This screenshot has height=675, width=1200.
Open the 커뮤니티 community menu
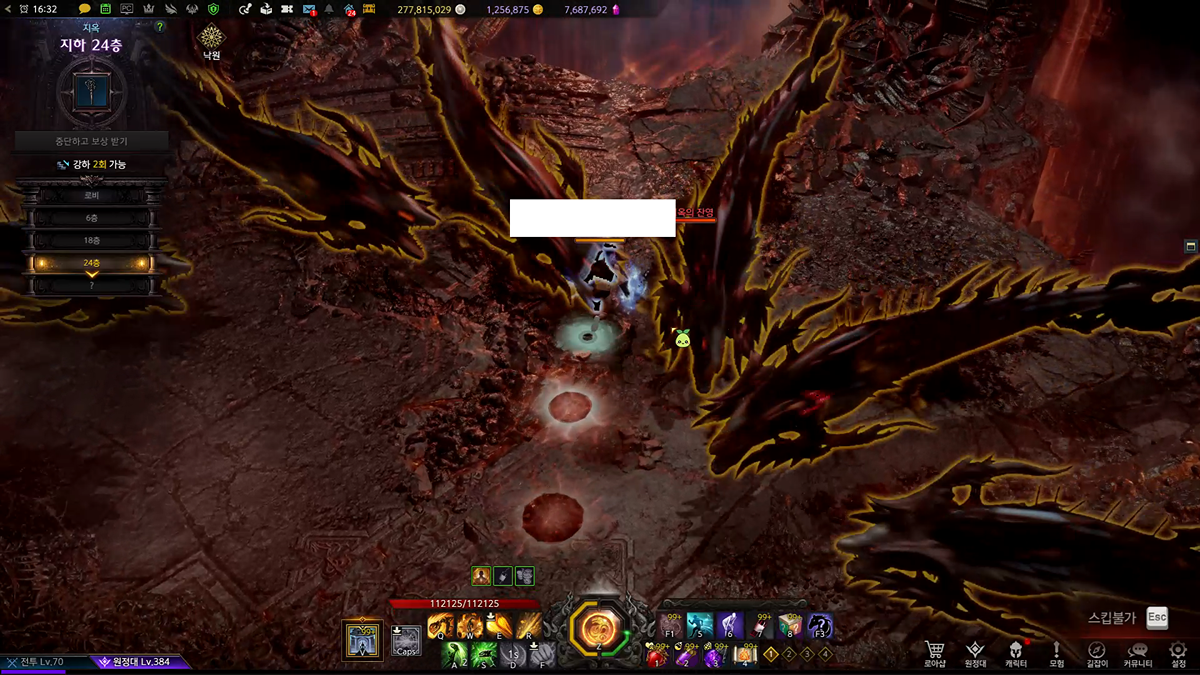1138,652
